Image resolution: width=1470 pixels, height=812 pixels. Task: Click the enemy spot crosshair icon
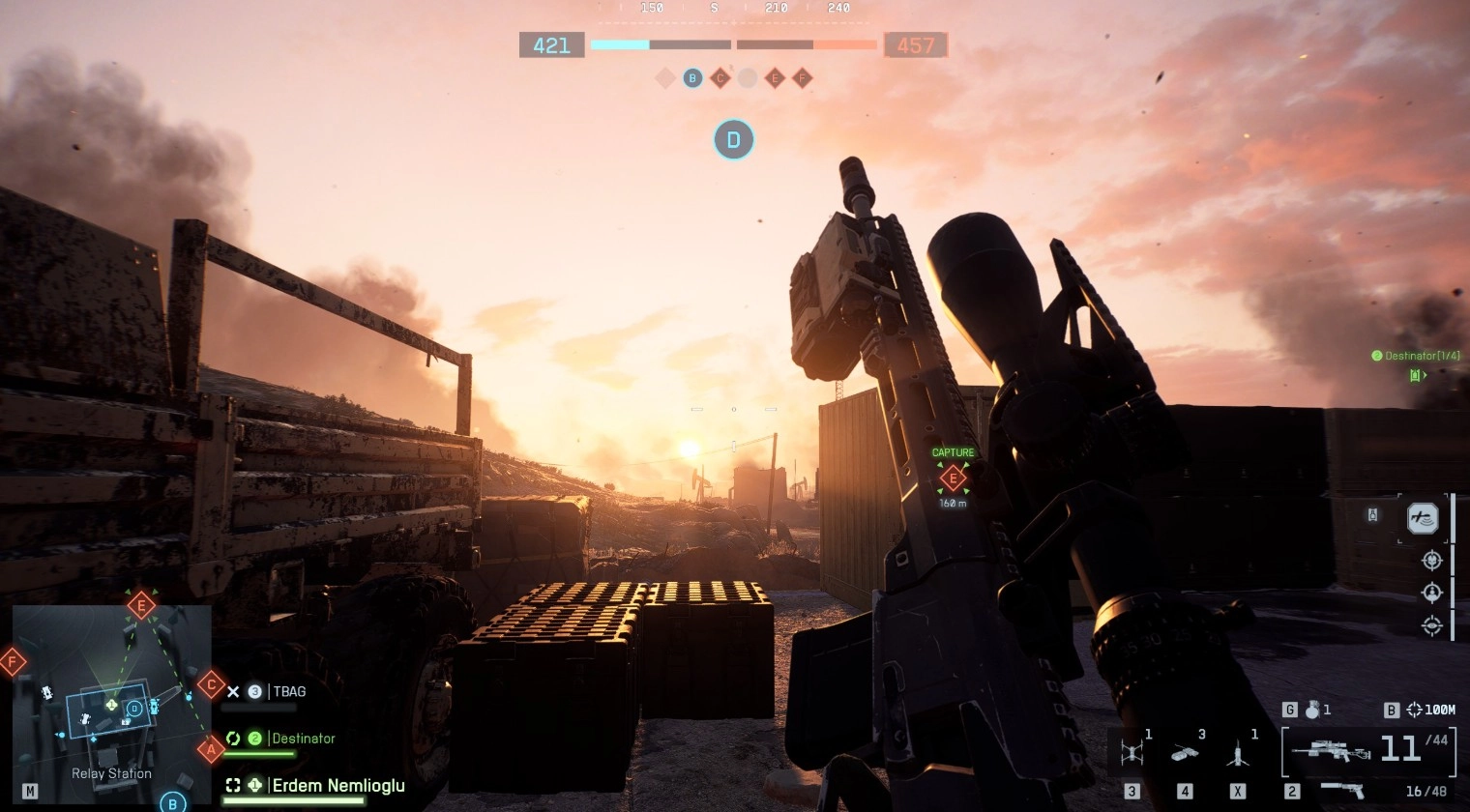[x=1431, y=561]
